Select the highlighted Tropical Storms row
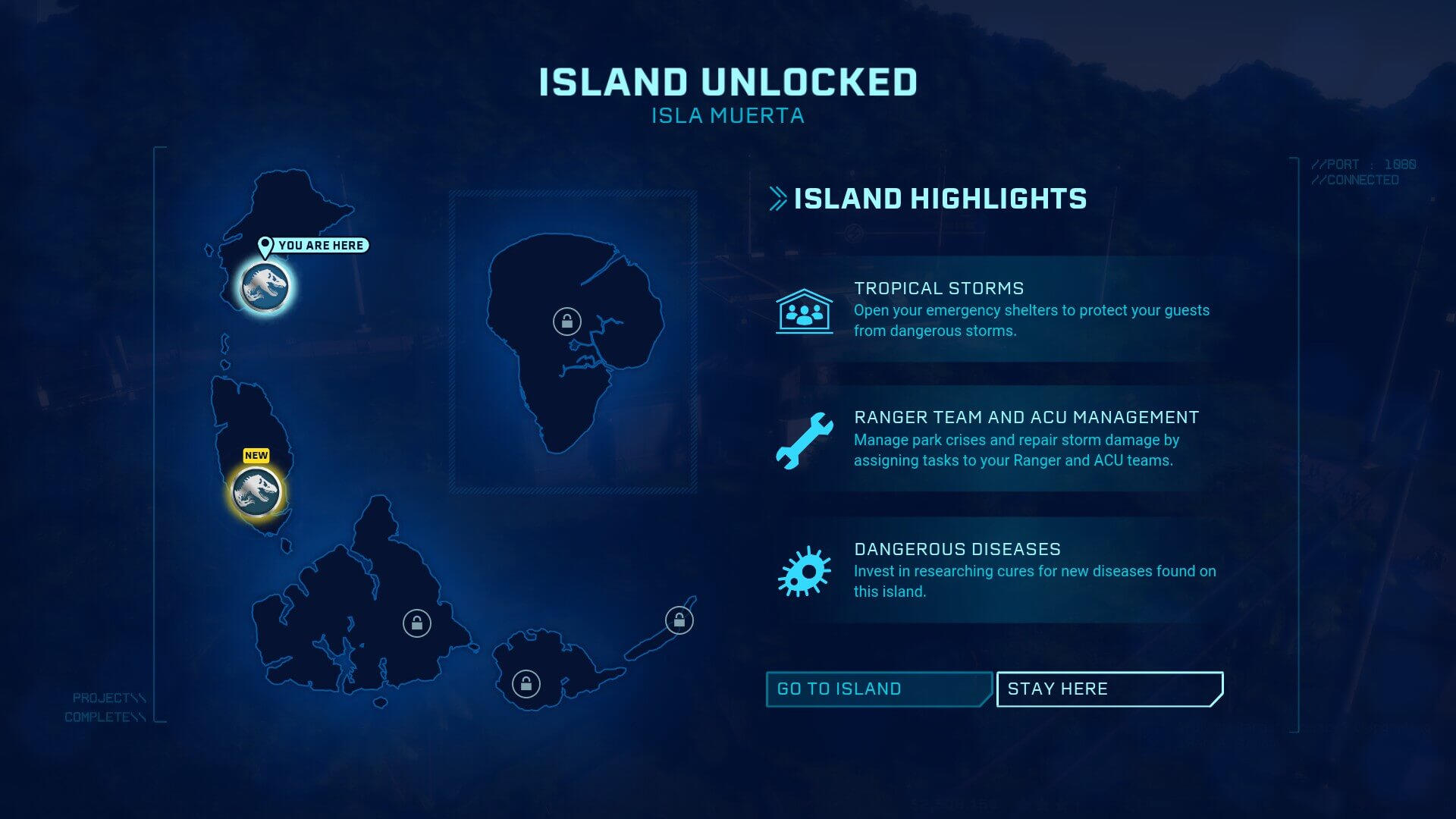This screenshot has width=1456, height=819. pyautogui.click(x=986, y=309)
